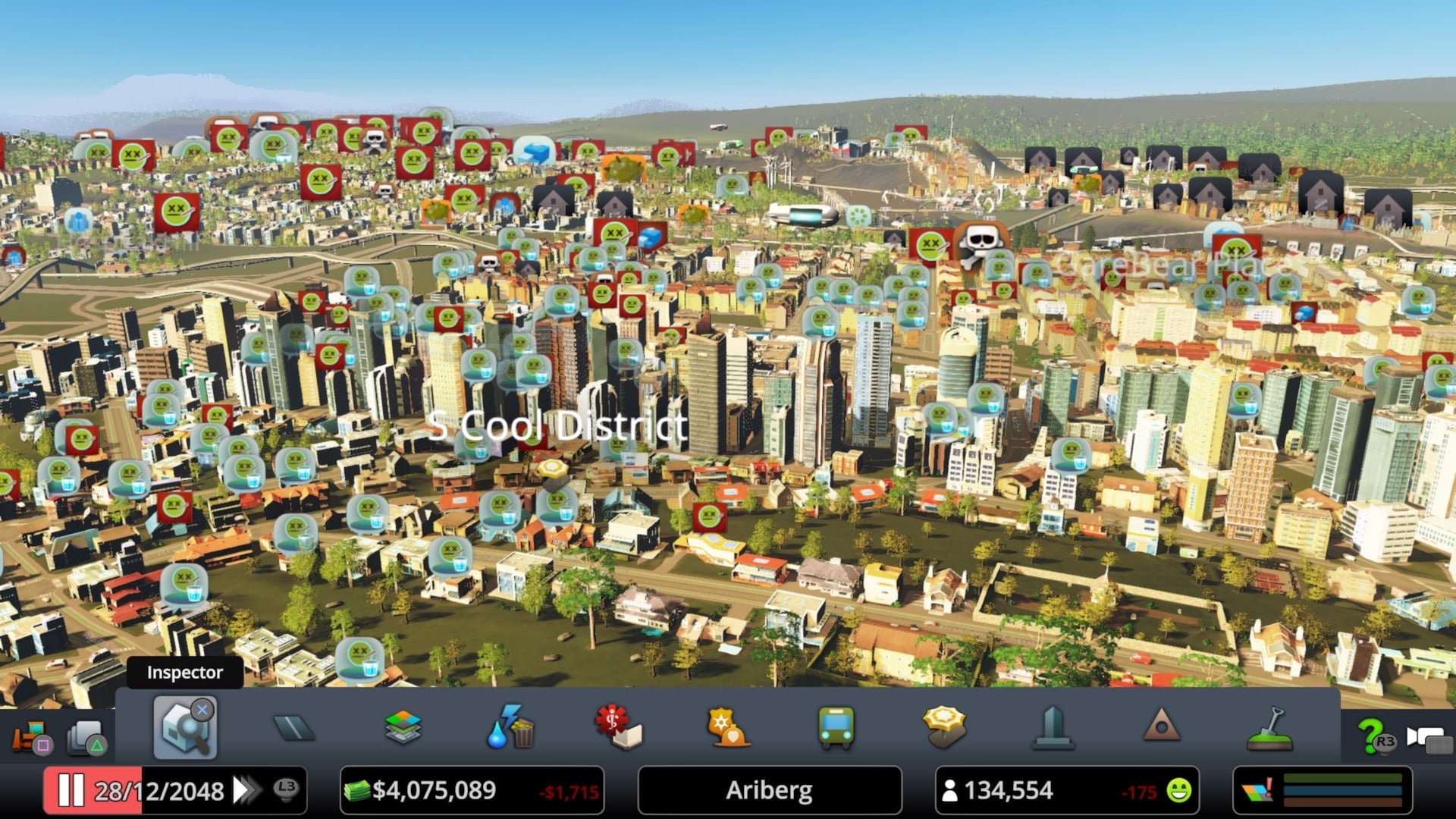The image size is (1456, 819).
Task: Toggle the pause button
Action: (71, 791)
